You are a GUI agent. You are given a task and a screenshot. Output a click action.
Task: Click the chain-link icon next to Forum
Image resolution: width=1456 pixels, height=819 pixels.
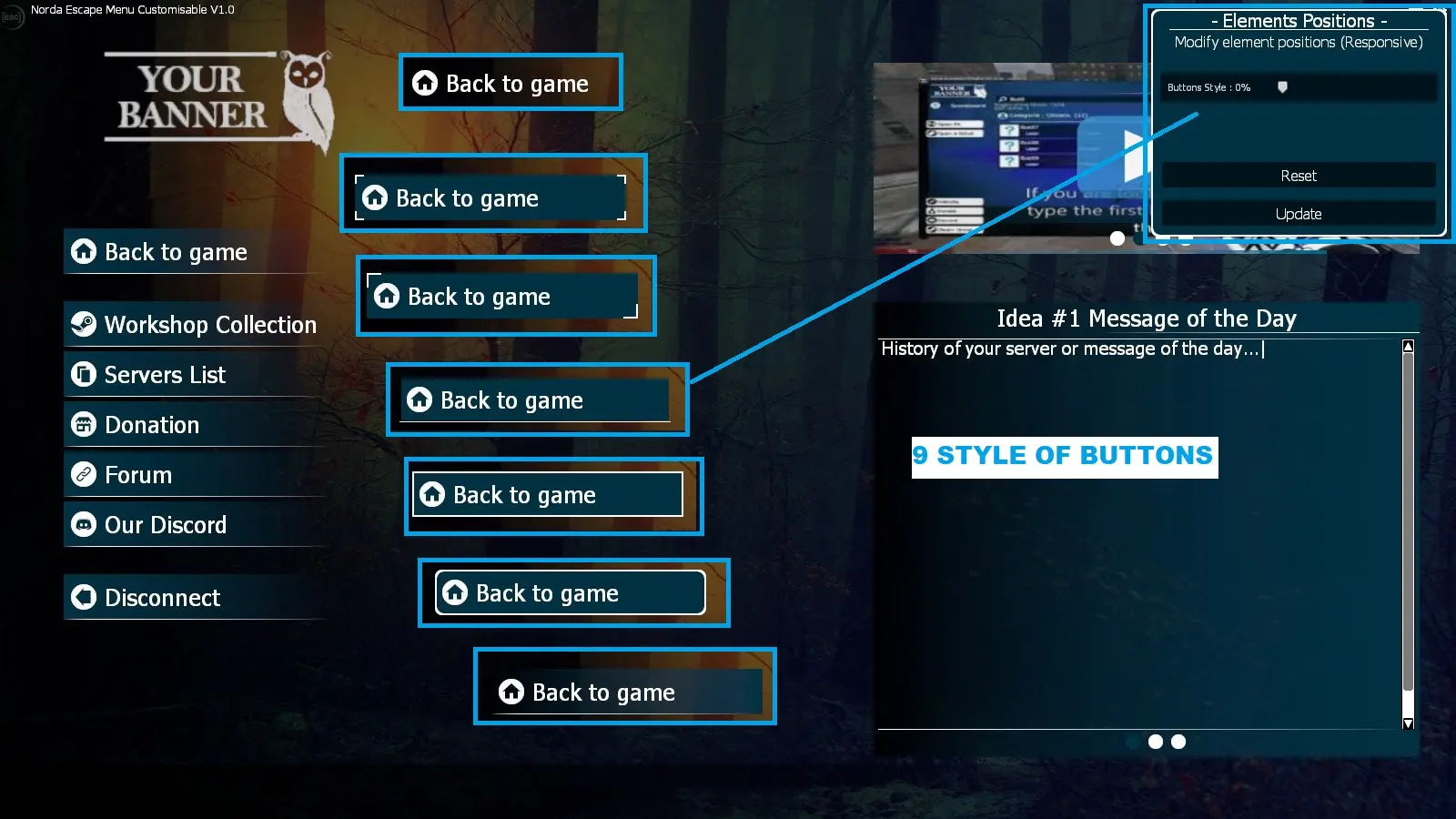(82, 474)
